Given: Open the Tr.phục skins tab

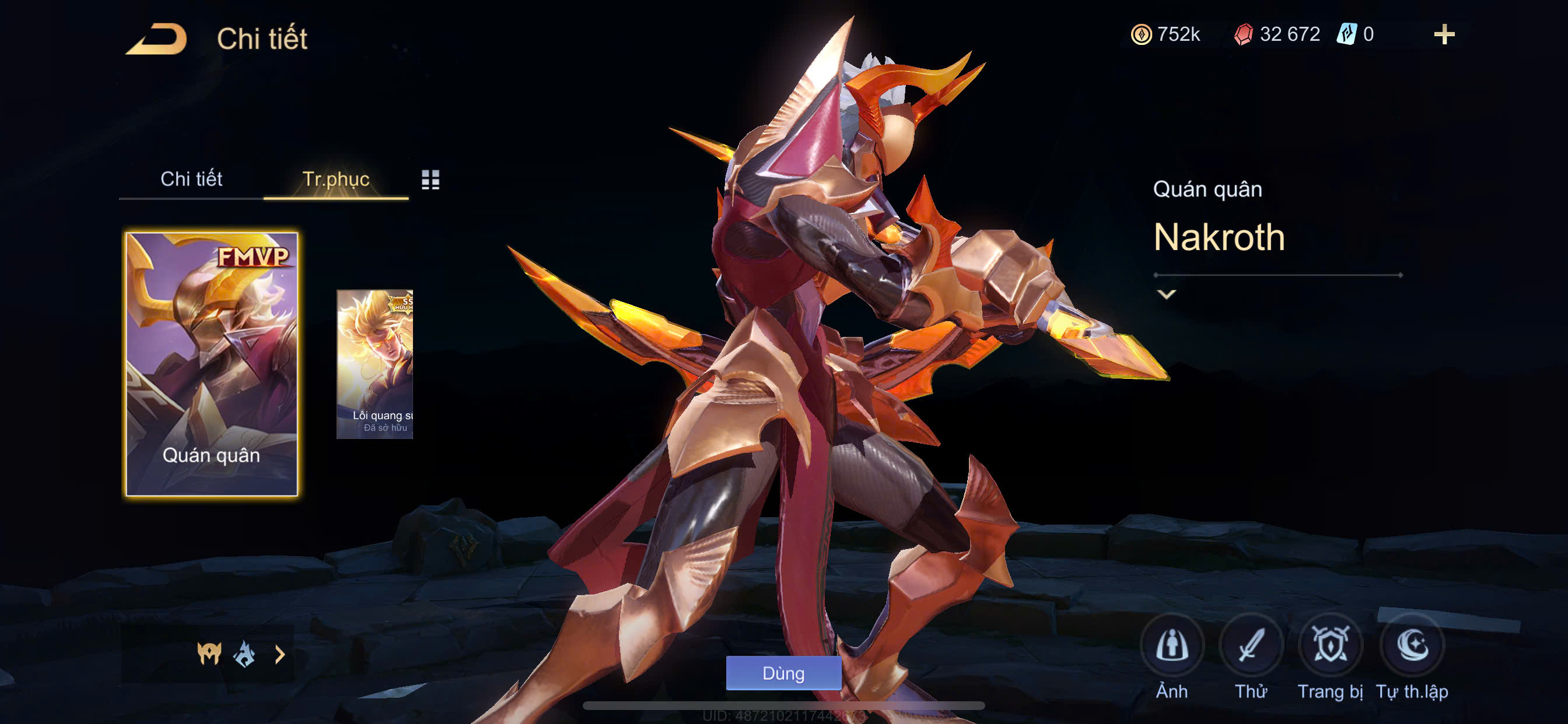Looking at the screenshot, I should (x=335, y=179).
